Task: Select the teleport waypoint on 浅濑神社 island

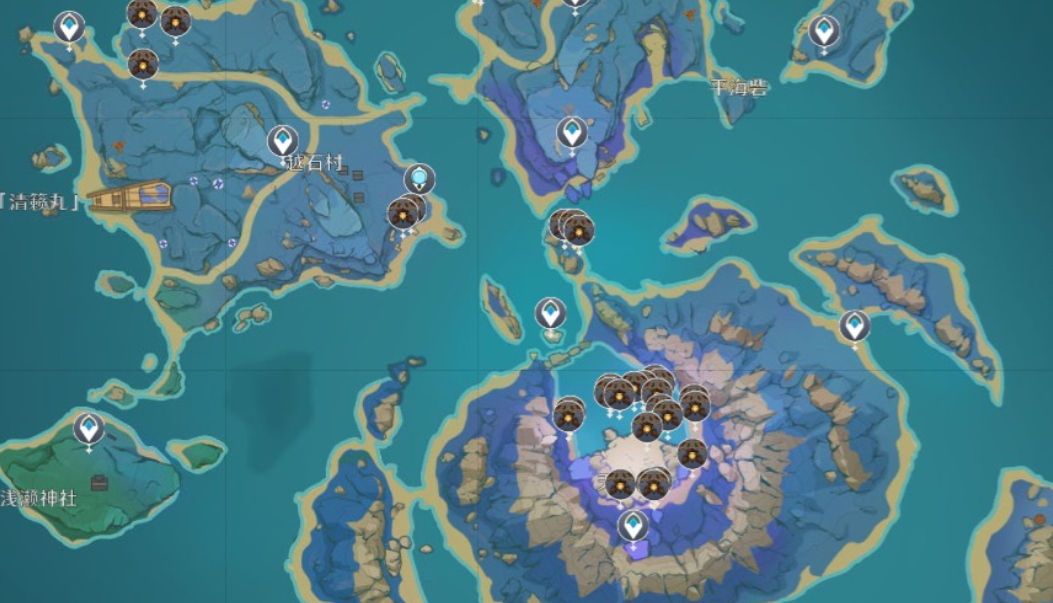Action: tap(89, 428)
